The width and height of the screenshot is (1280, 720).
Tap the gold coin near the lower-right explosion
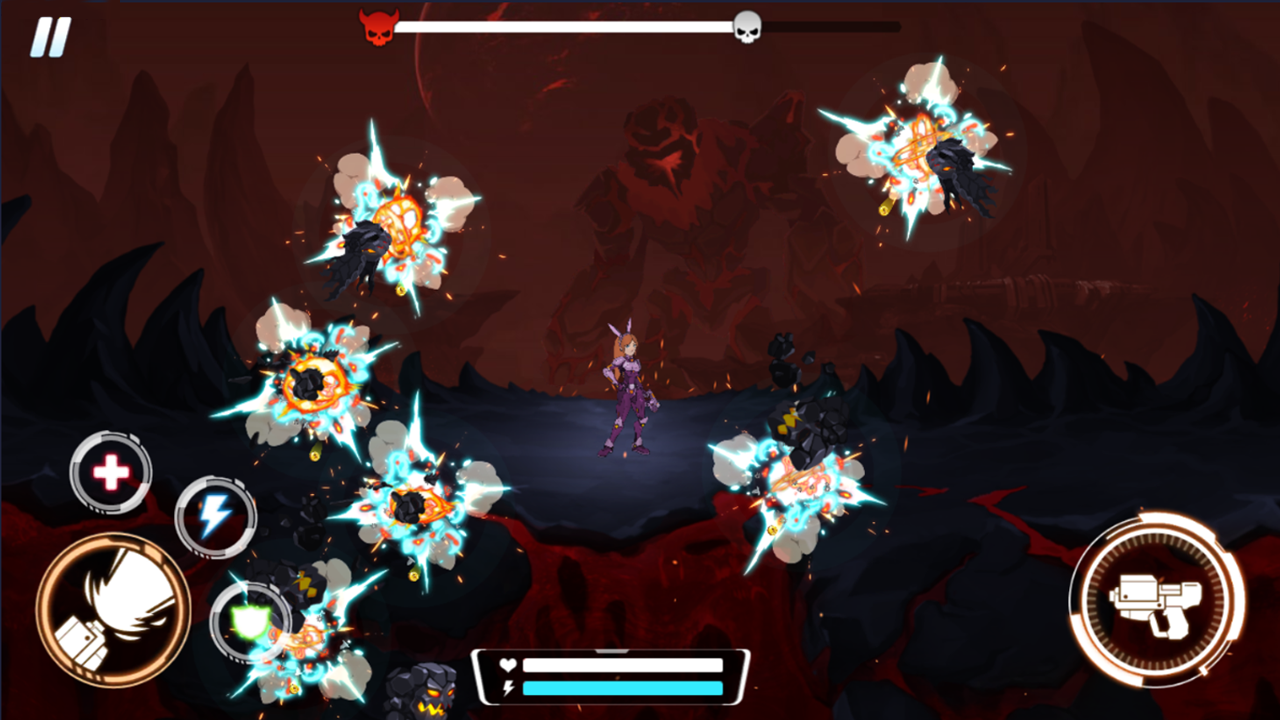[x=772, y=529]
